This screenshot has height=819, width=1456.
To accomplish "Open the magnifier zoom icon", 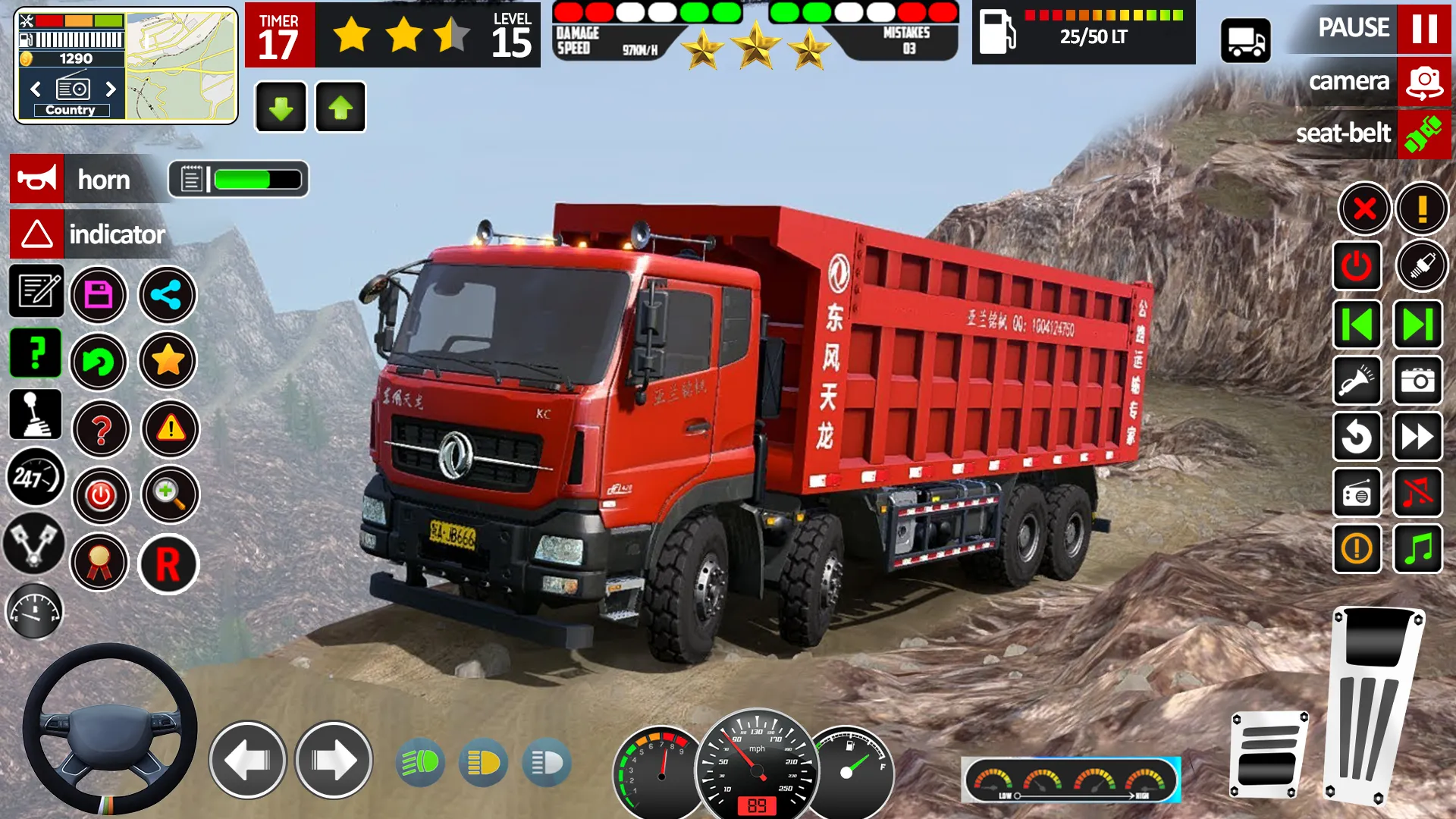I will point(168,497).
